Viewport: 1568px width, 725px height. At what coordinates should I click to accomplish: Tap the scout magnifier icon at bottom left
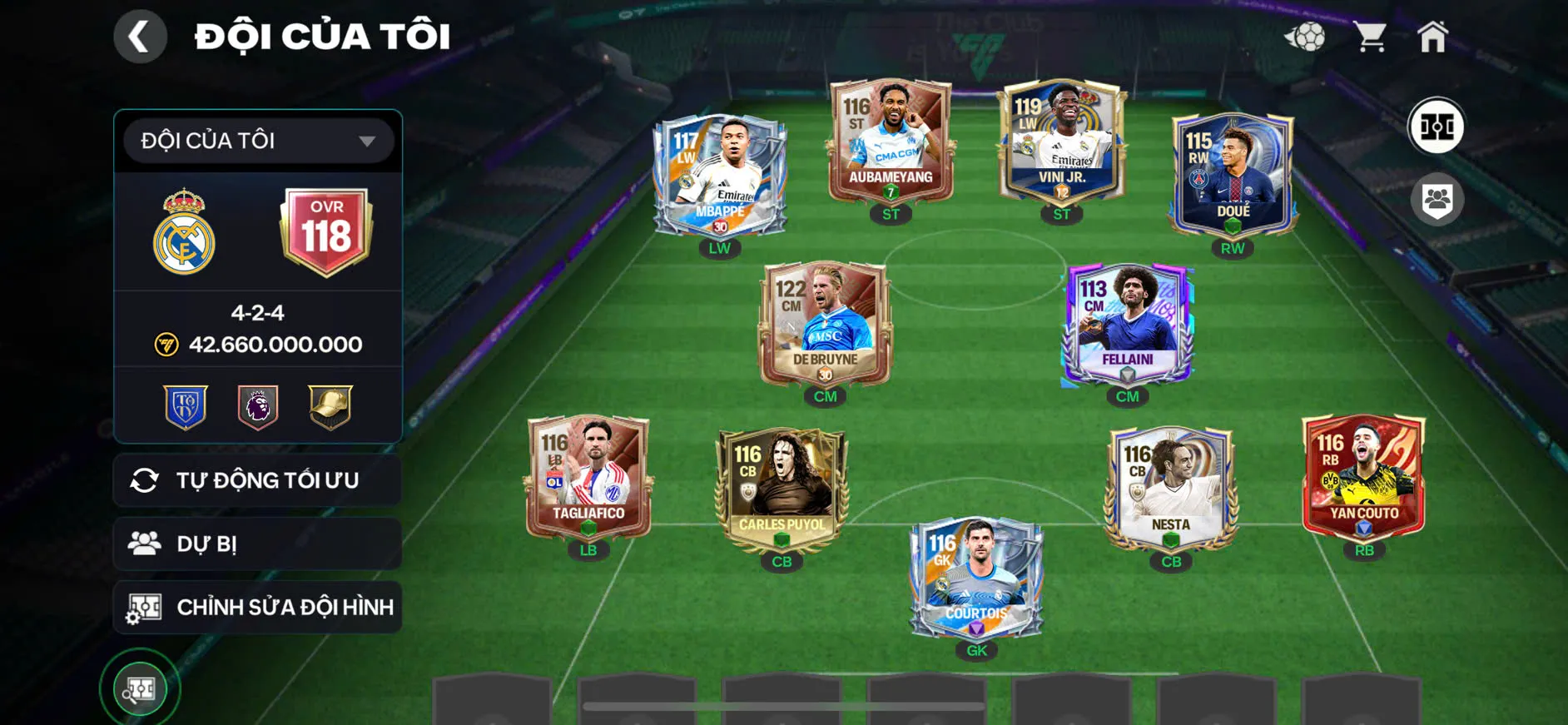point(140,688)
